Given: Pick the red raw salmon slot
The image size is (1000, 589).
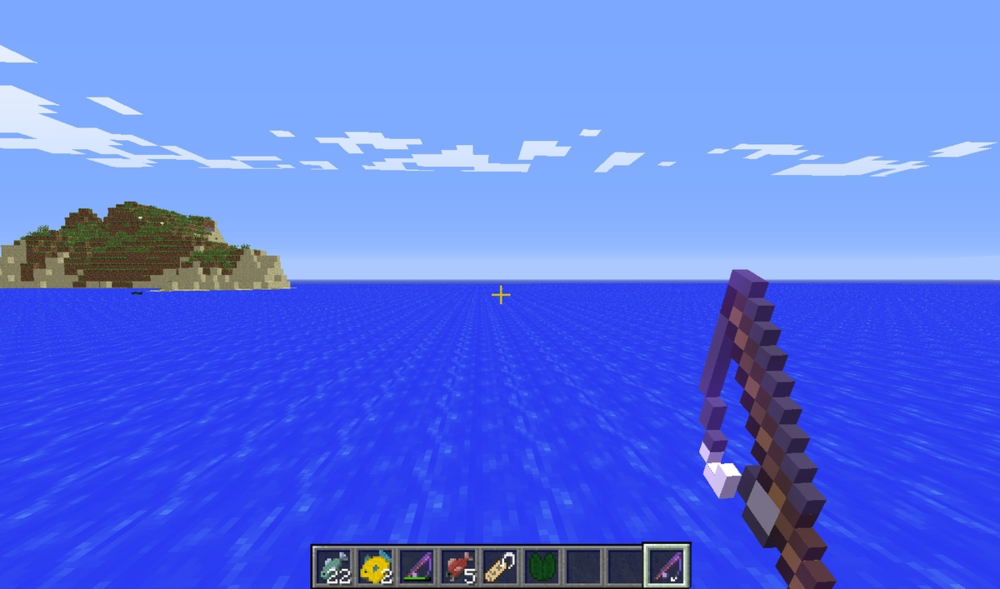Looking at the screenshot, I should coord(458,567).
